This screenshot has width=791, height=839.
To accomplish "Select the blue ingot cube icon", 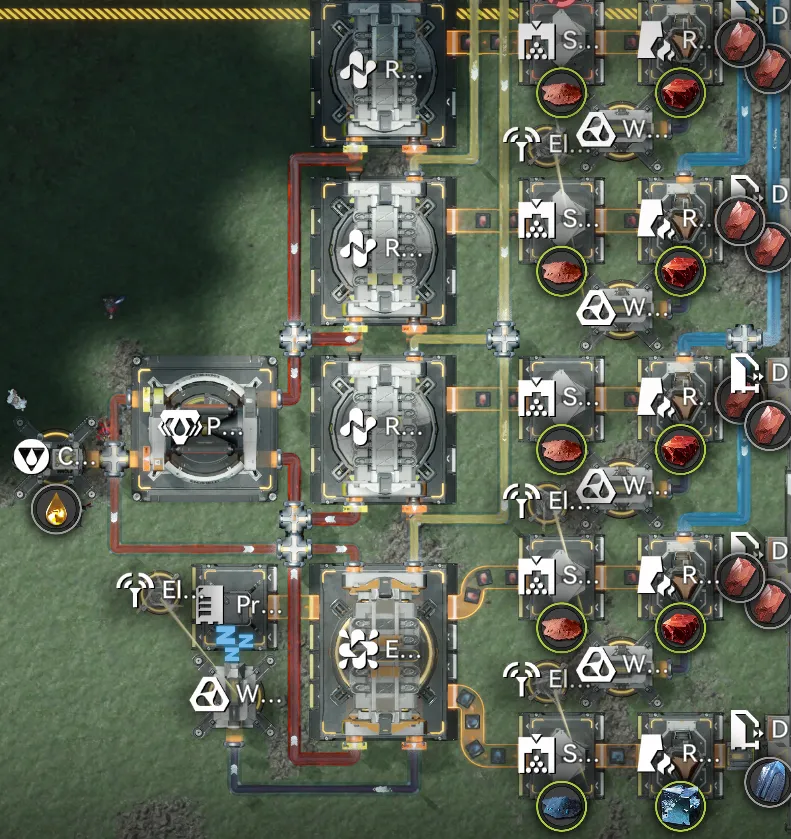I will coord(681,804).
